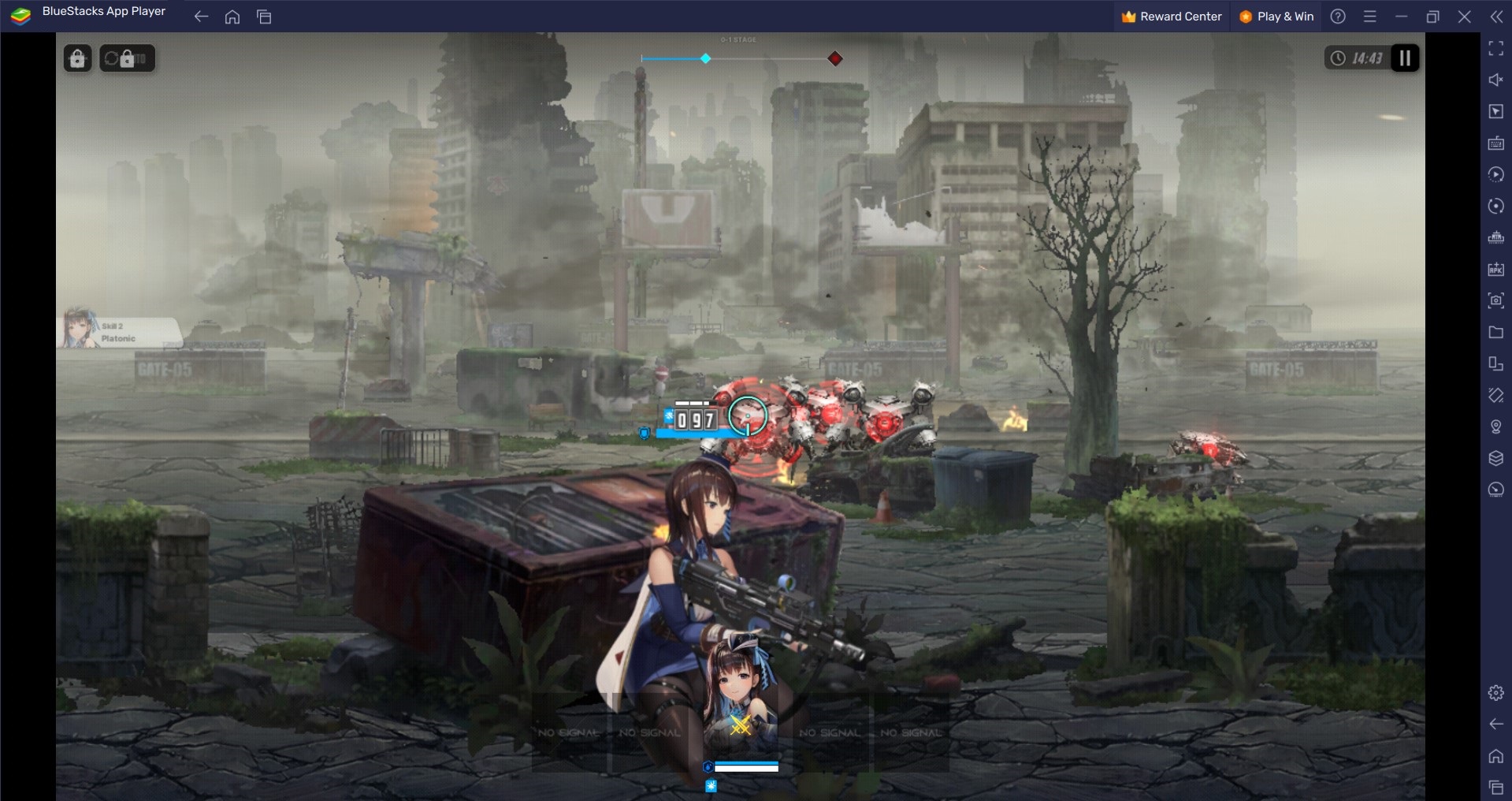The width and height of the screenshot is (1512, 801).
Task: Pause the battle with the pause button
Action: coord(1403,57)
